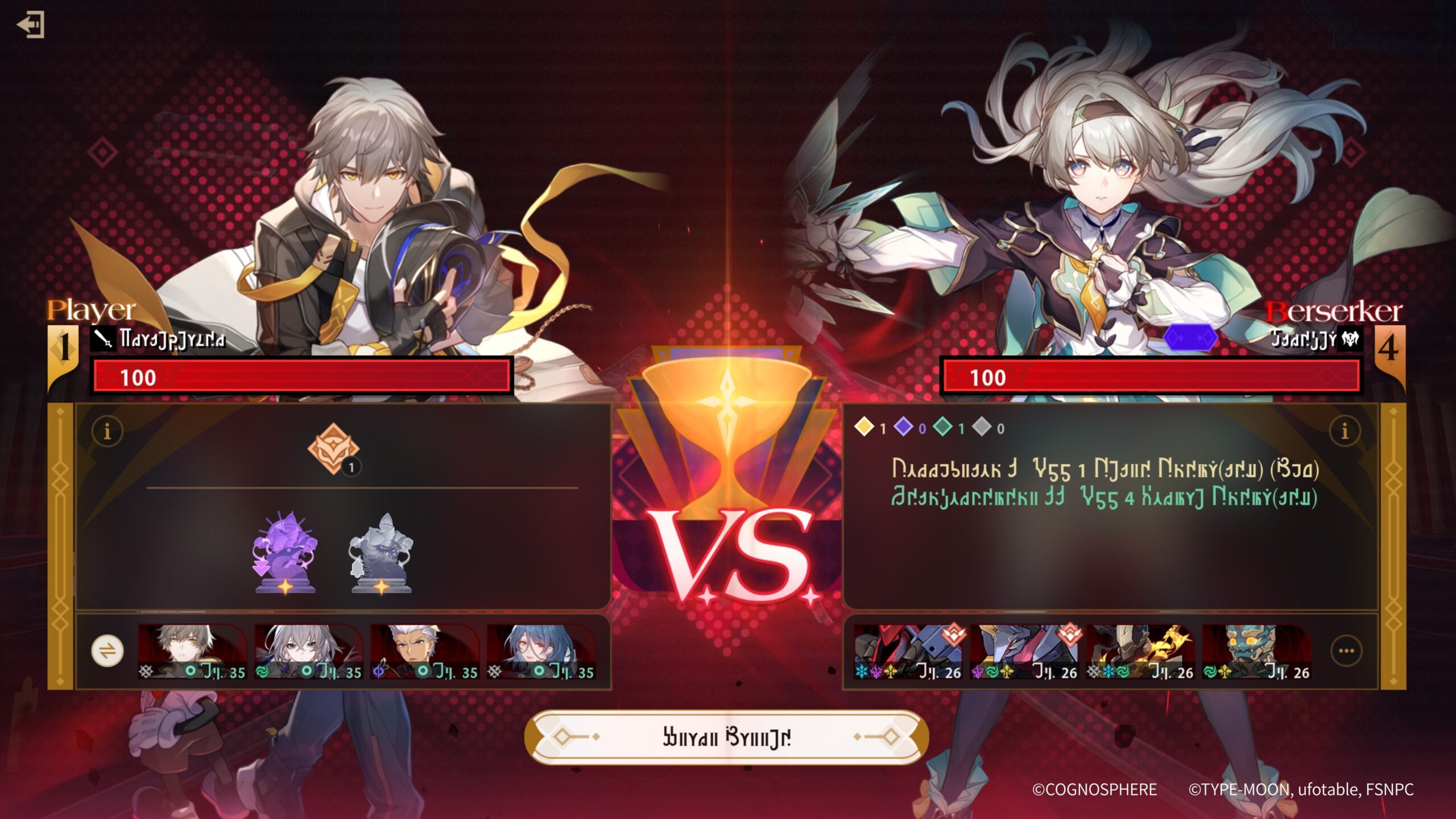Screen dimensions: 1456x819
Task: Select the silver statue relic
Action: tap(381, 552)
